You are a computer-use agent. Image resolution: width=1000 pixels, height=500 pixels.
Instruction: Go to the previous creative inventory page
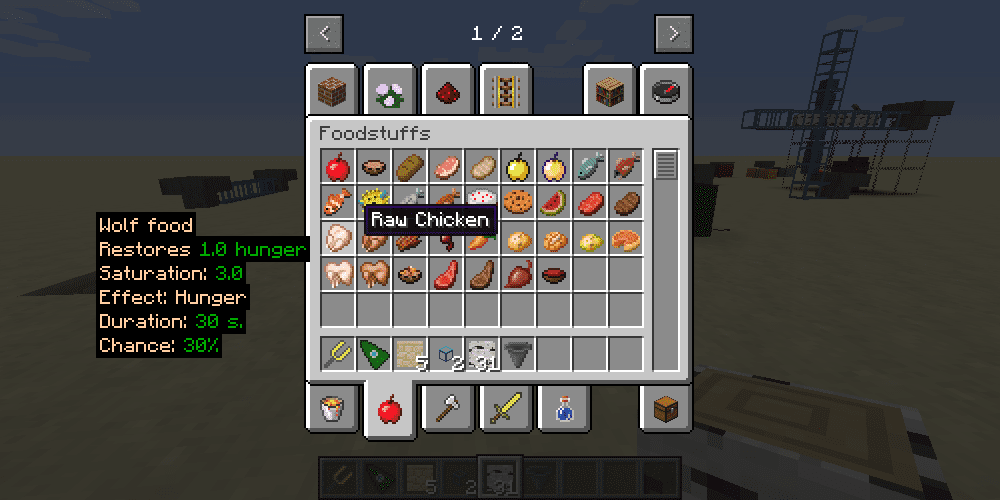pos(324,33)
